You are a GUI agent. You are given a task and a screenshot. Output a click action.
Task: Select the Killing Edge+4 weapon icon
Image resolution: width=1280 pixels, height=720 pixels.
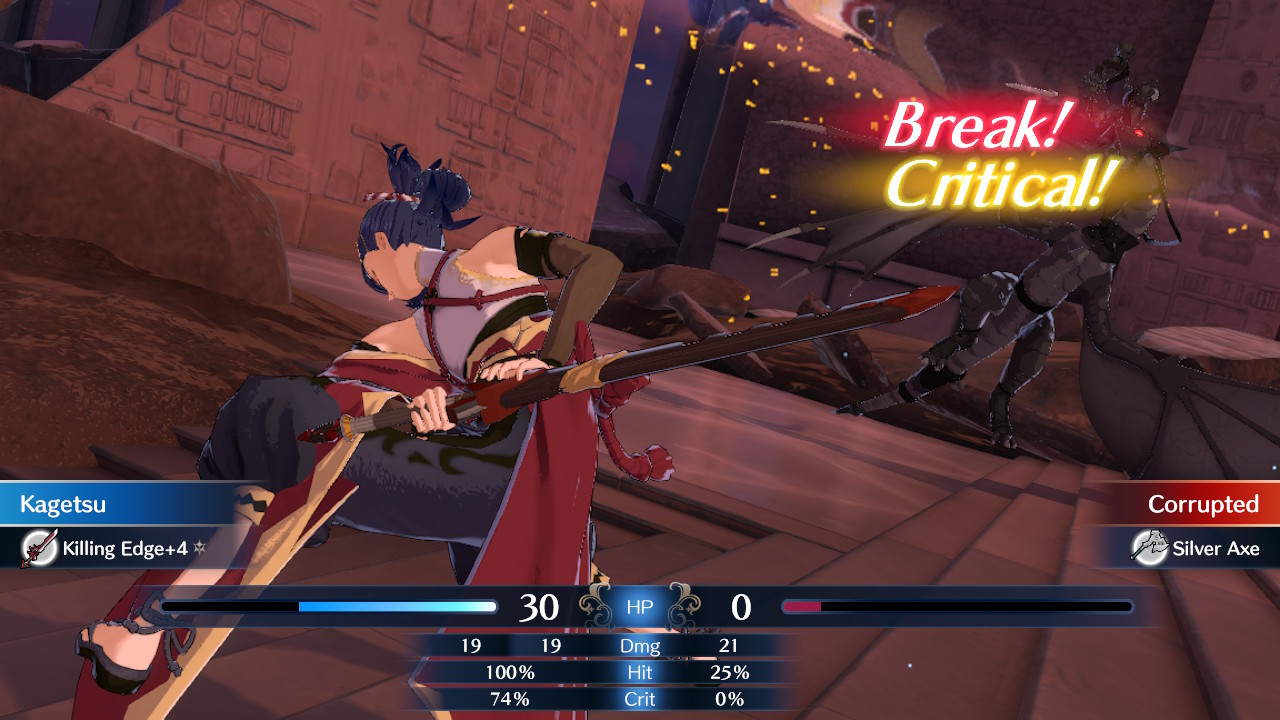coord(38,548)
